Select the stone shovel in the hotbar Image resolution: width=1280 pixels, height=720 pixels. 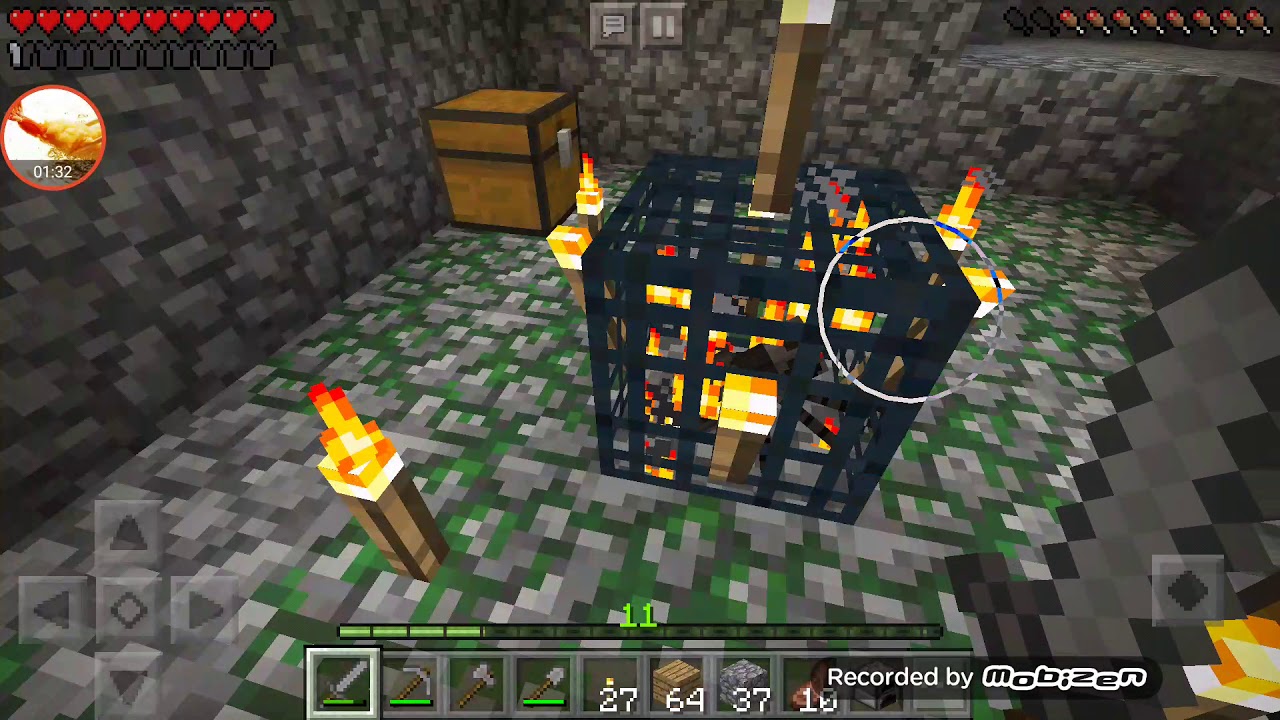click(546, 682)
